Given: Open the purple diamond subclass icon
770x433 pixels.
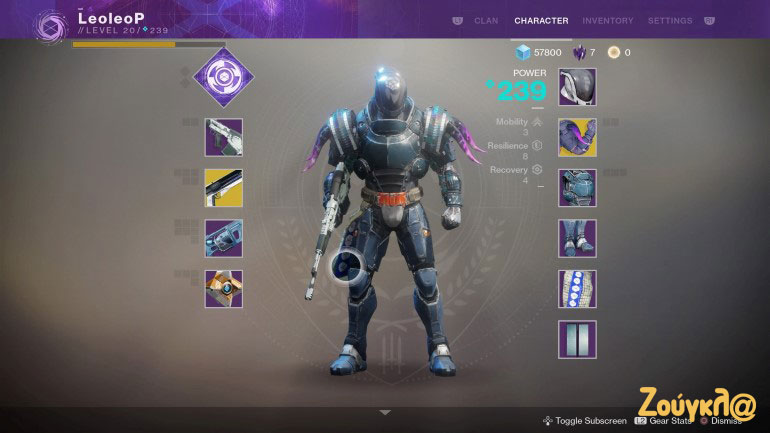Looking at the screenshot, I should [x=223, y=79].
